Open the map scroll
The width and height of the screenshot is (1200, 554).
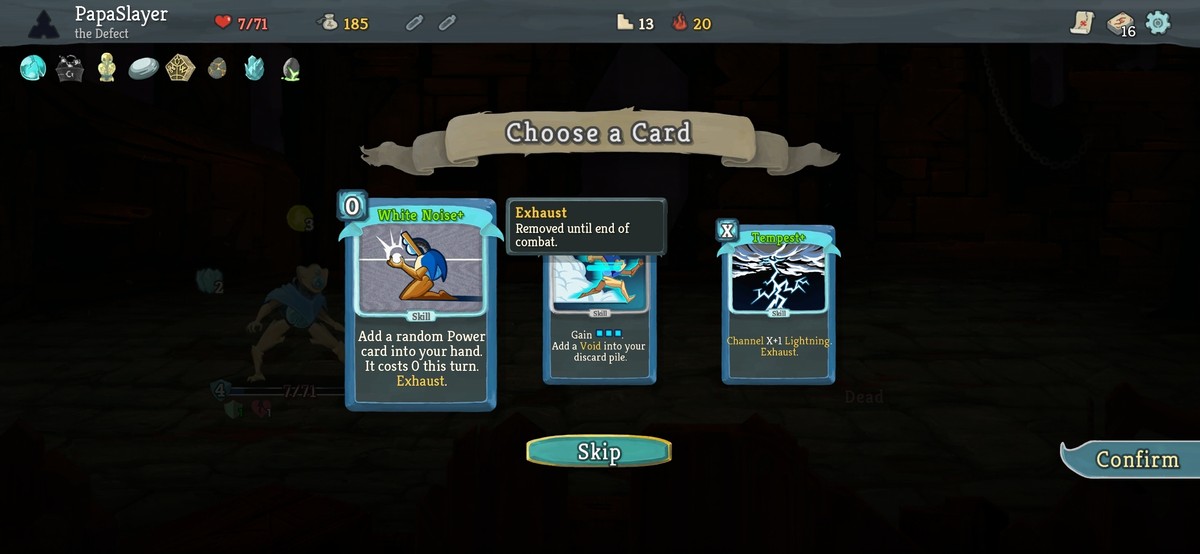(1082, 23)
